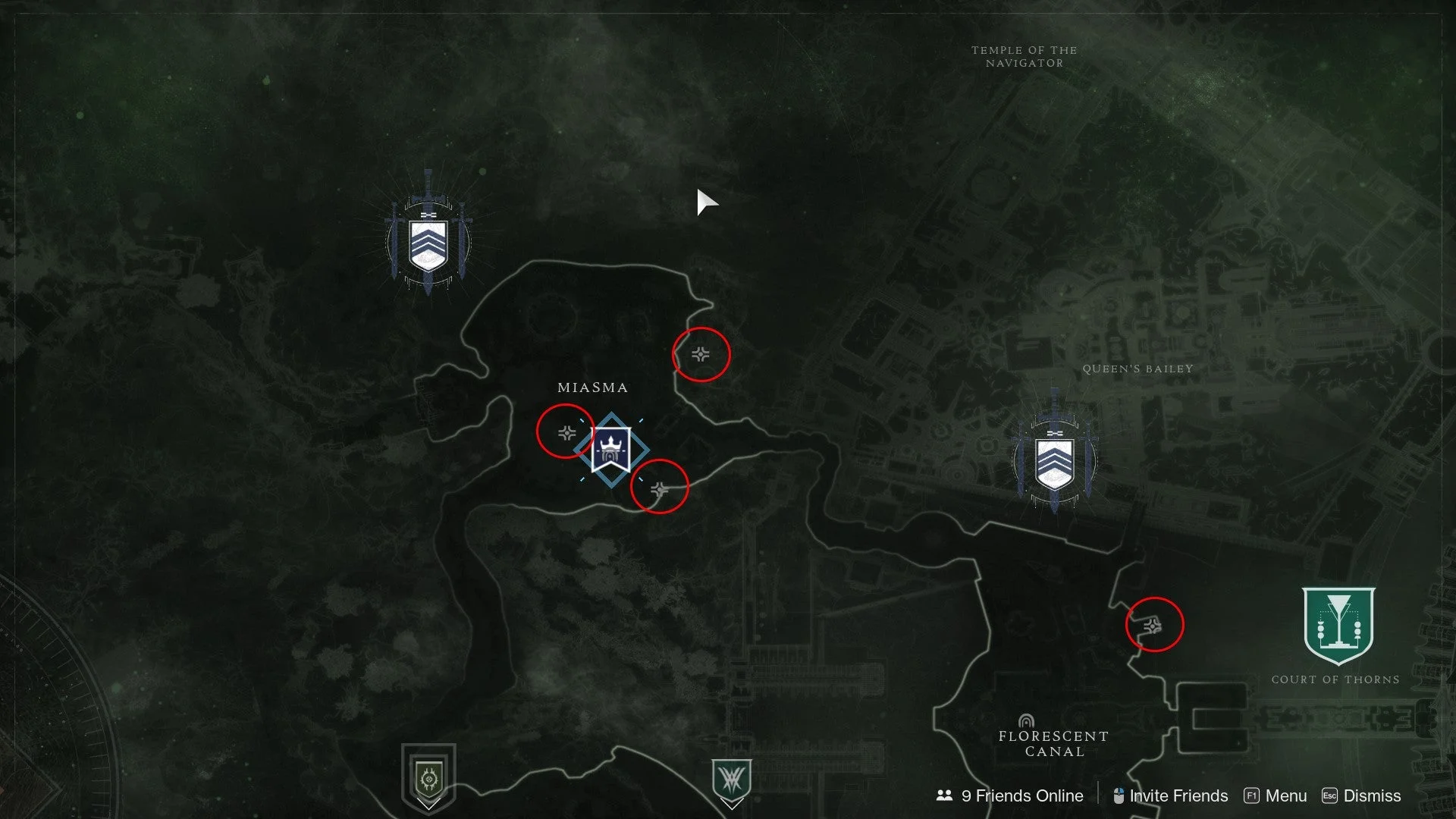Click the mouse icon beside Invite Friends
1456x819 pixels.
1119,795
